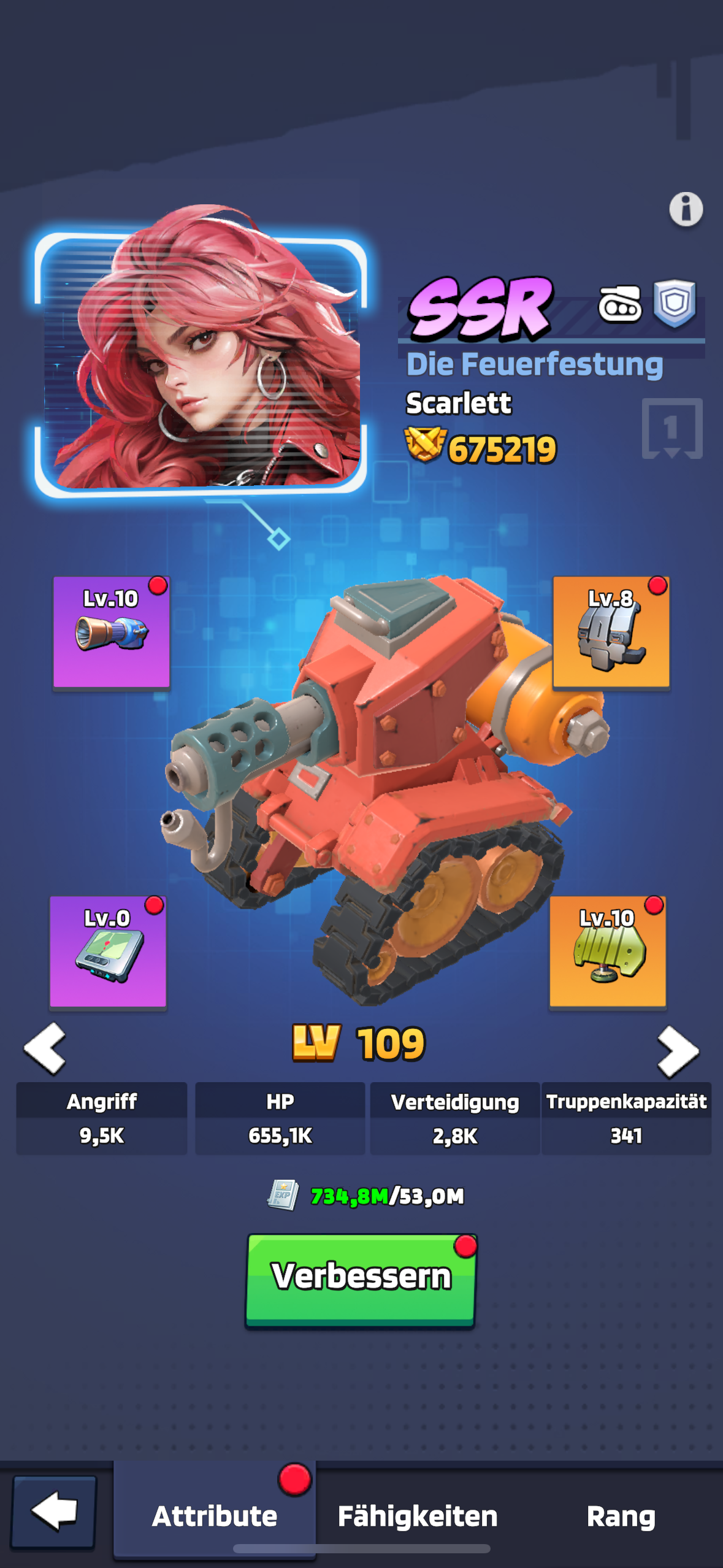Select the Lv.10 cannon equipment slot

(111, 632)
